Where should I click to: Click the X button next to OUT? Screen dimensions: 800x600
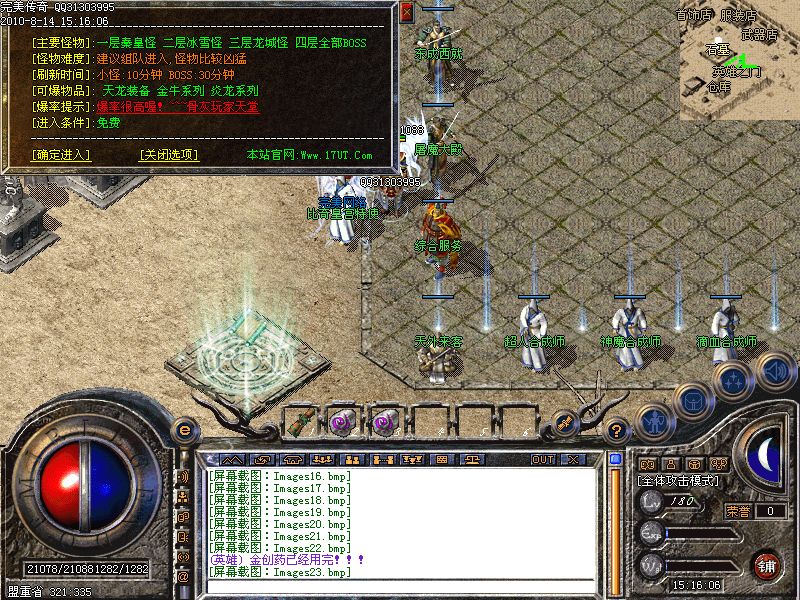pyautogui.click(x=572, y=459)
